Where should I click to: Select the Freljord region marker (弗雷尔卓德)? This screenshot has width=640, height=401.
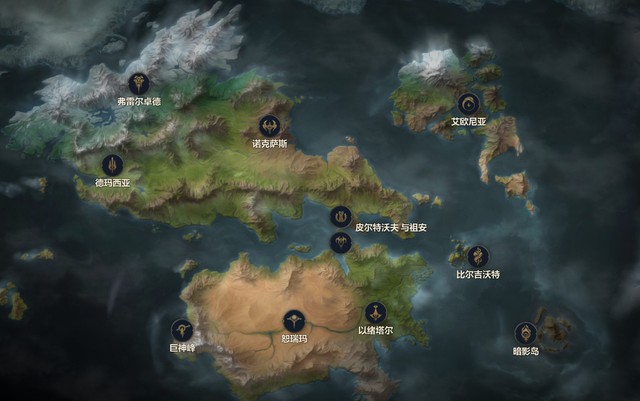(137, 84)
